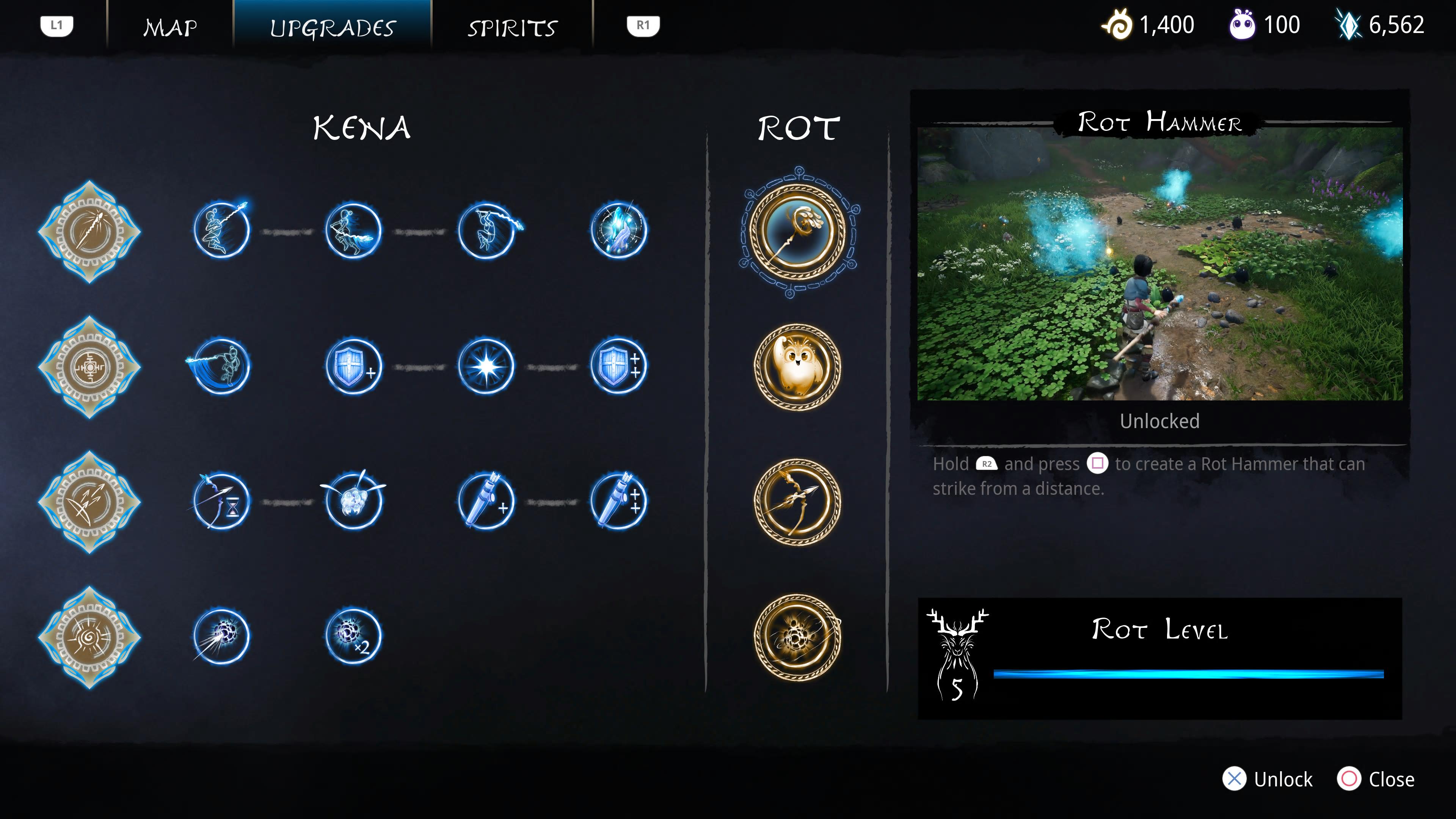Choose the owl-like Rot creature upgrade
Image resolution: width=1456 pixels, height=819 pixels.
tap(797, 366)
